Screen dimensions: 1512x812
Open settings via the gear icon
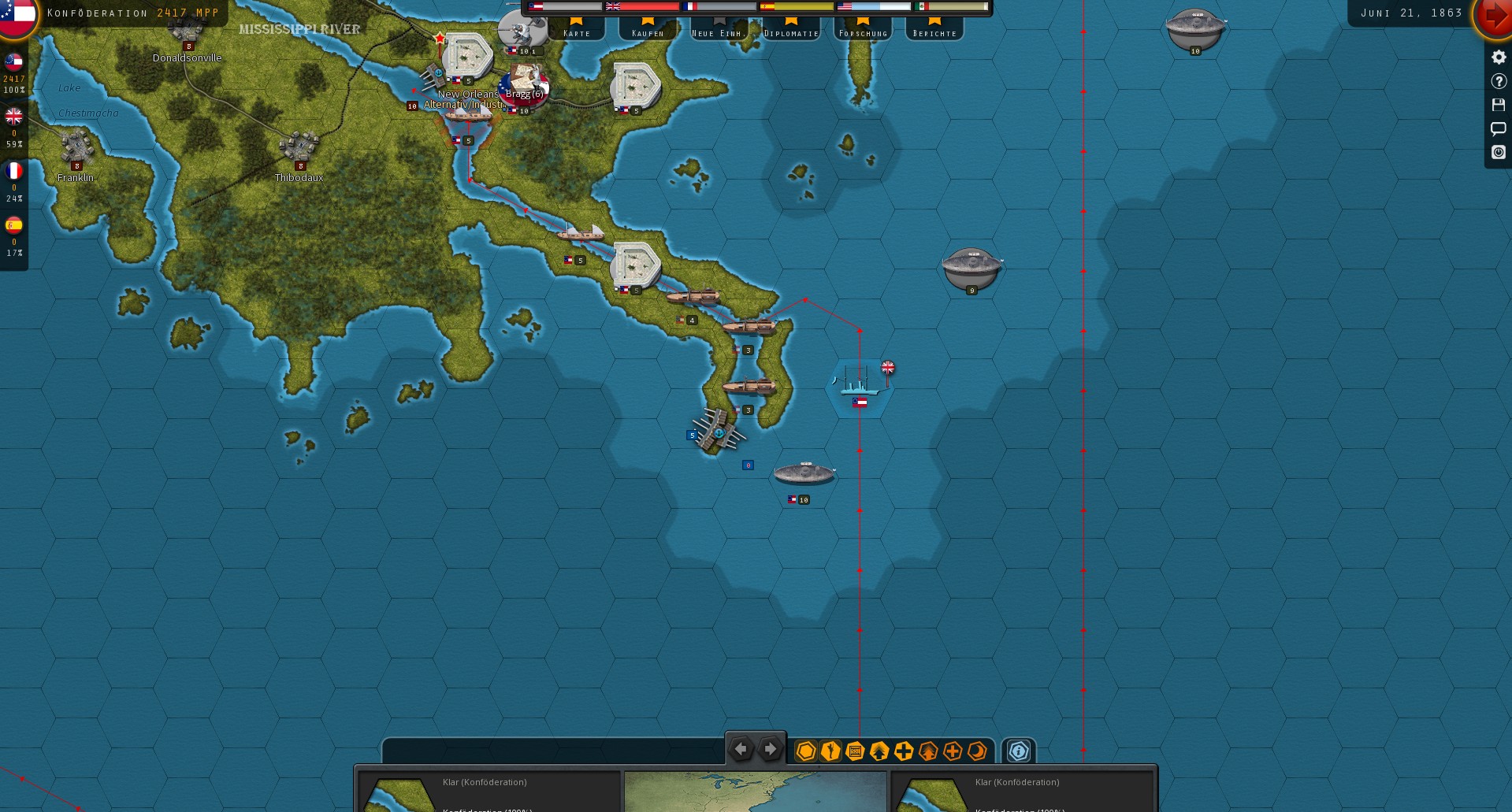1499,57
